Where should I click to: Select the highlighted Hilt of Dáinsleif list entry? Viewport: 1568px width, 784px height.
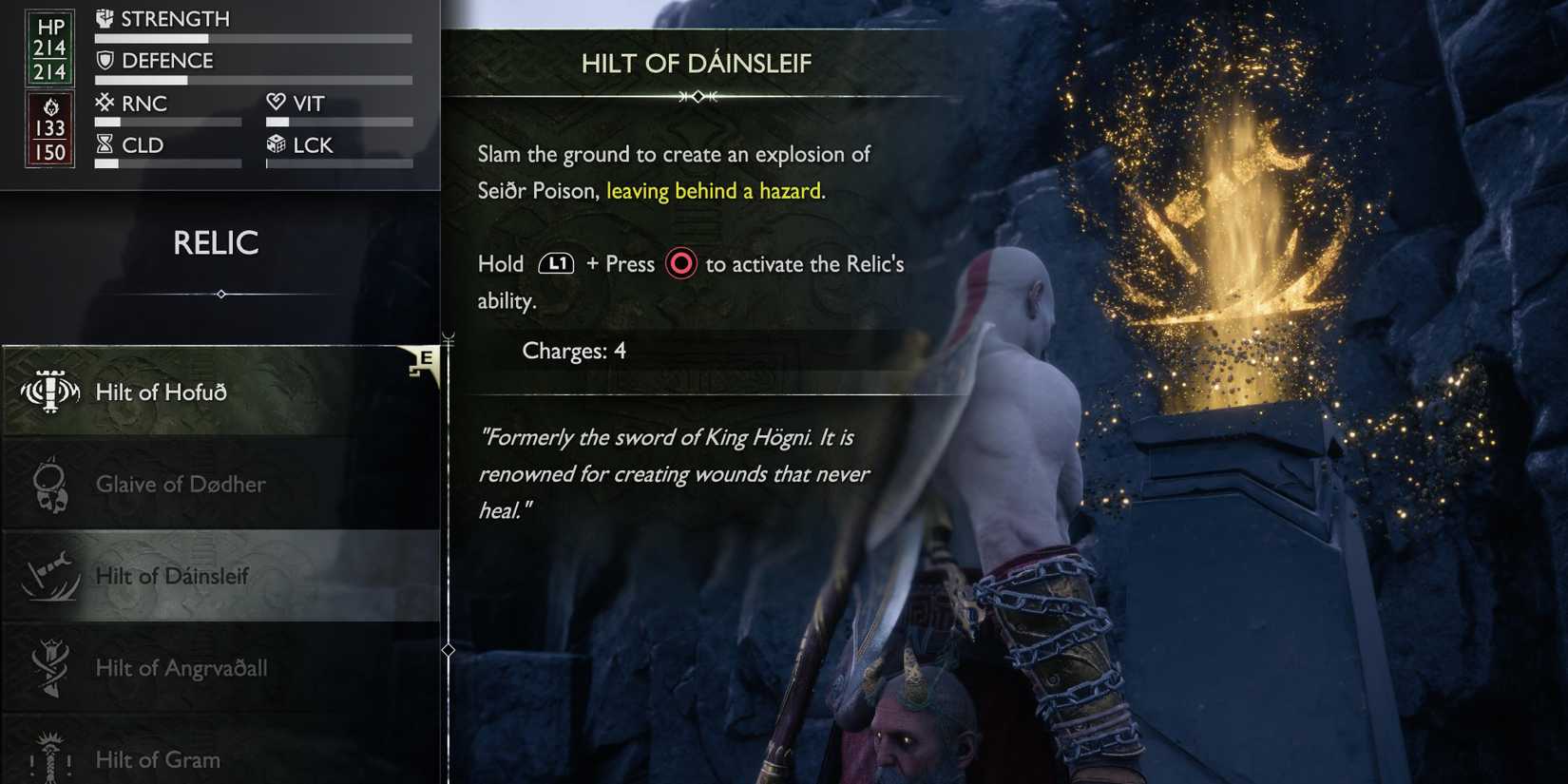[219, 576]
